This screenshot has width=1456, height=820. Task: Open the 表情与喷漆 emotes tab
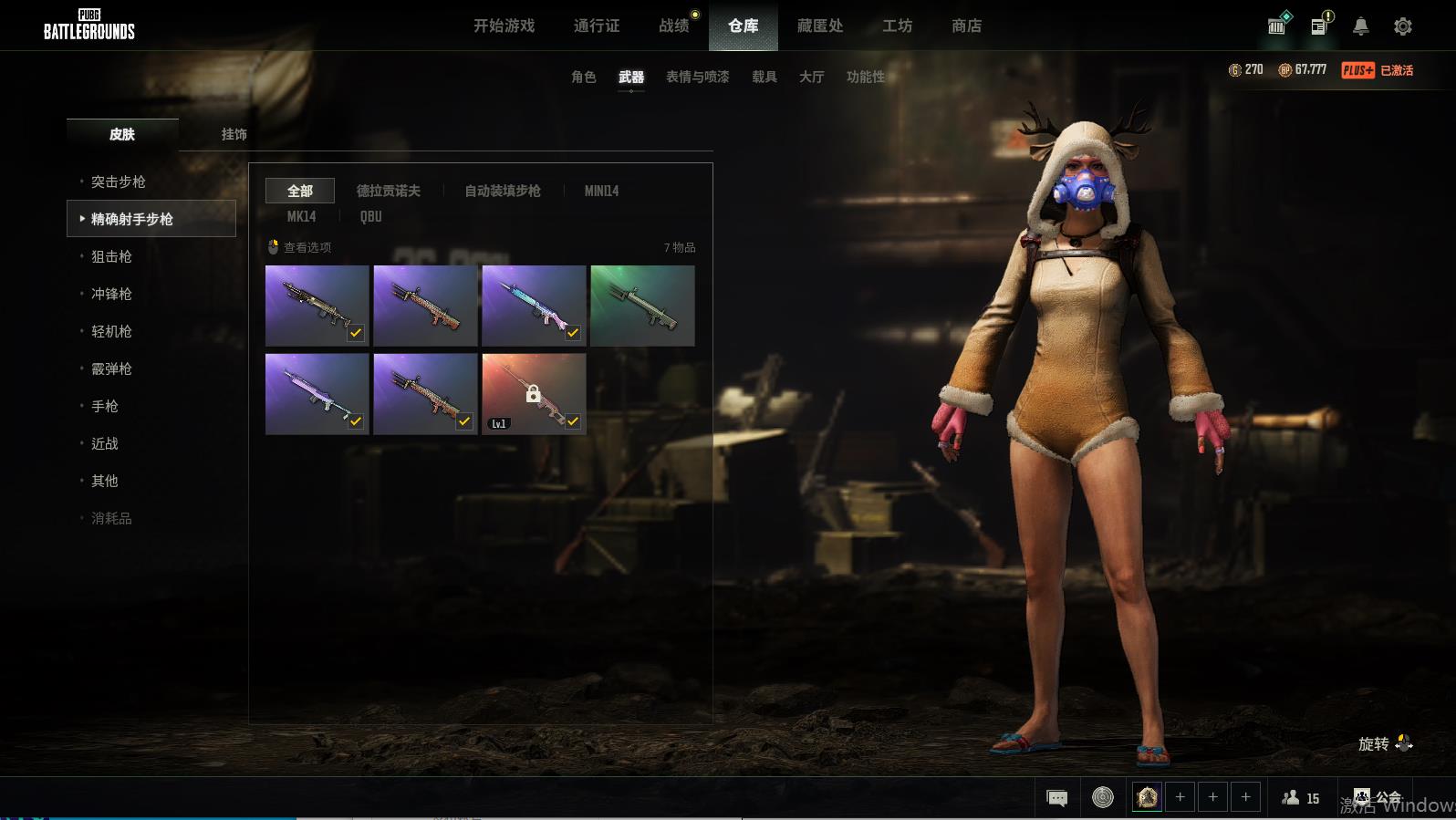[697, 77]
